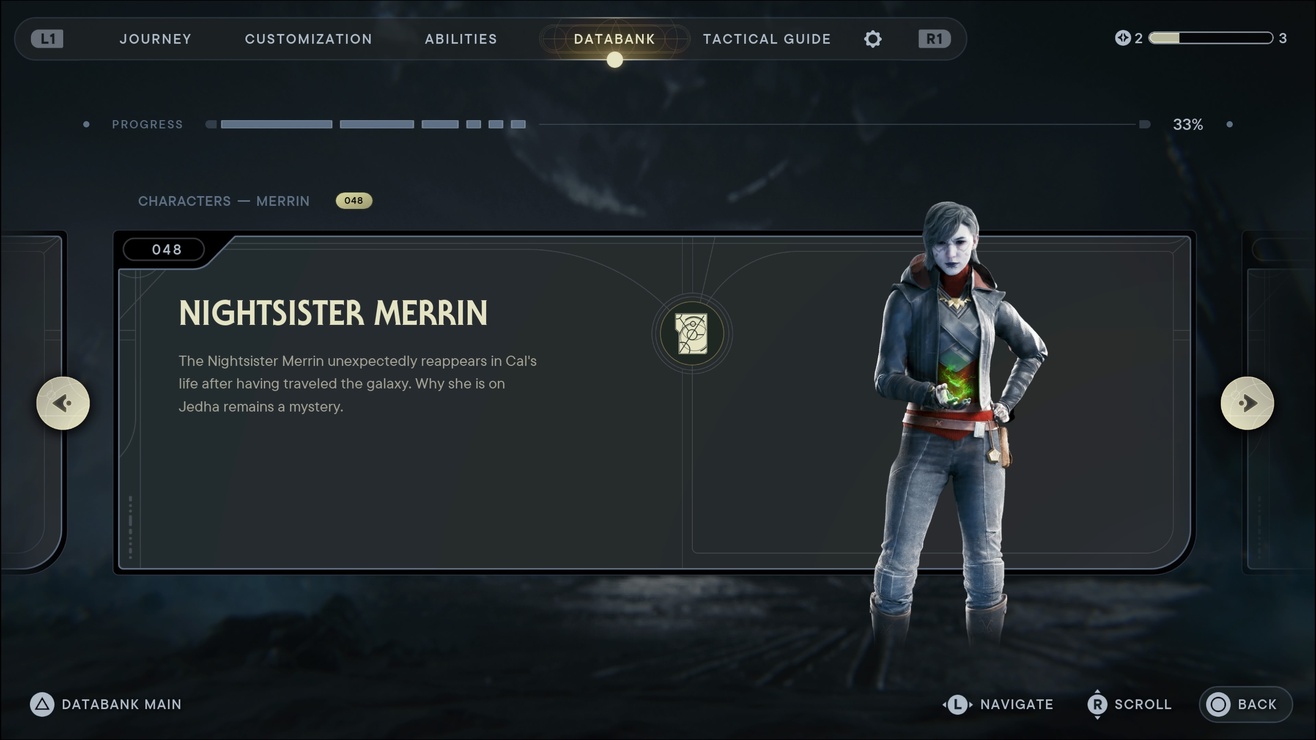Open the Journey screen

click(x=155, y=38)
